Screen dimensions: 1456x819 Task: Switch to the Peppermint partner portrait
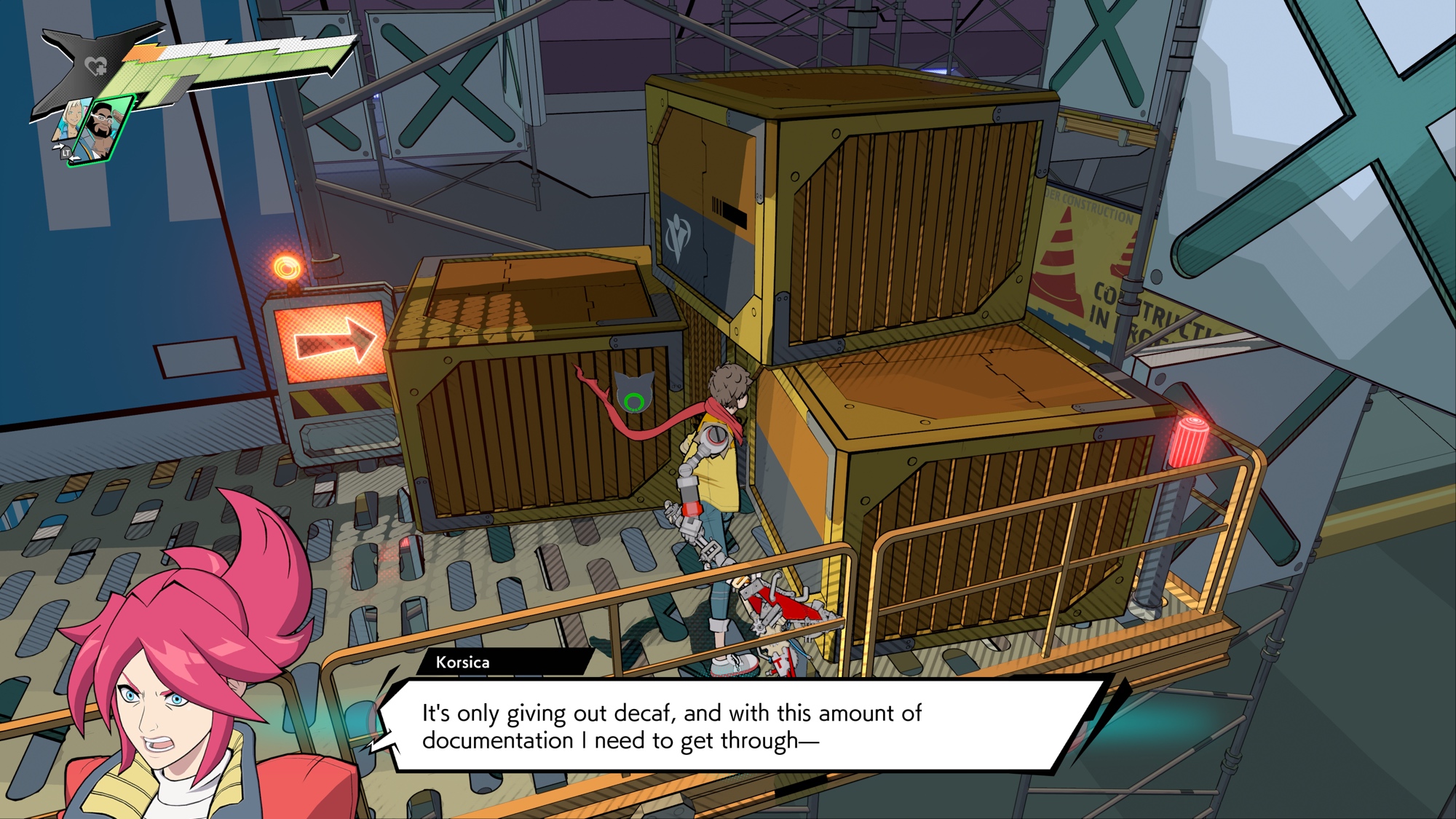click(71, 120)
